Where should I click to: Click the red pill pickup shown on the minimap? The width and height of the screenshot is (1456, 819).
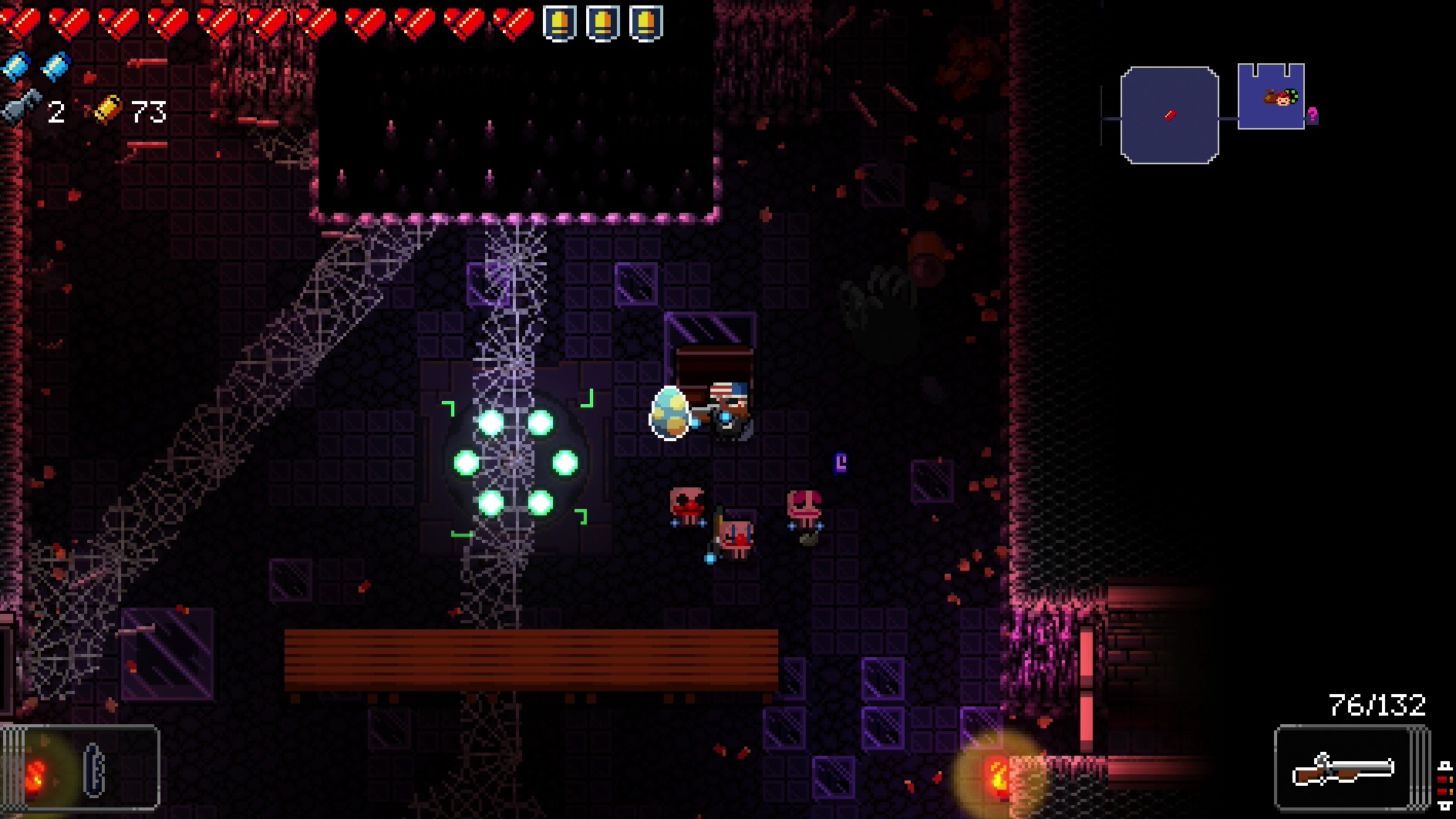[x=1170, y=116]
